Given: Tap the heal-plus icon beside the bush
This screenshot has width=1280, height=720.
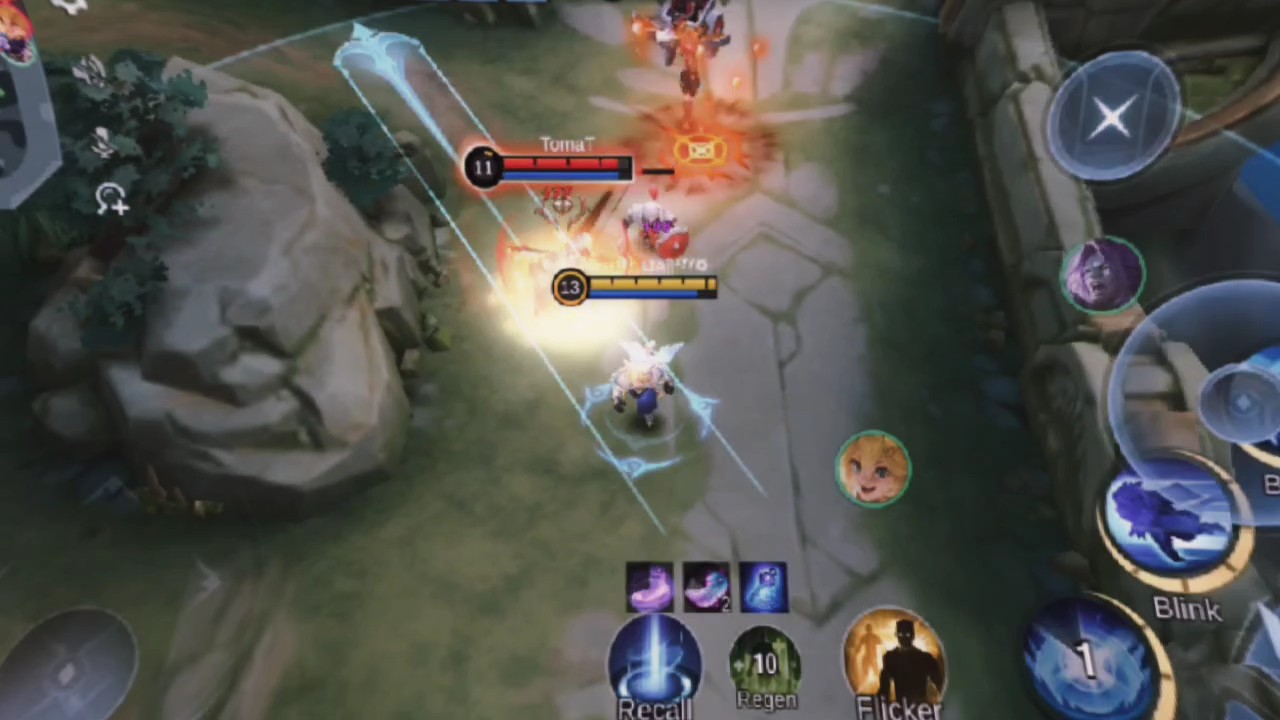Looking at the screenshot, I should (111, 199).
